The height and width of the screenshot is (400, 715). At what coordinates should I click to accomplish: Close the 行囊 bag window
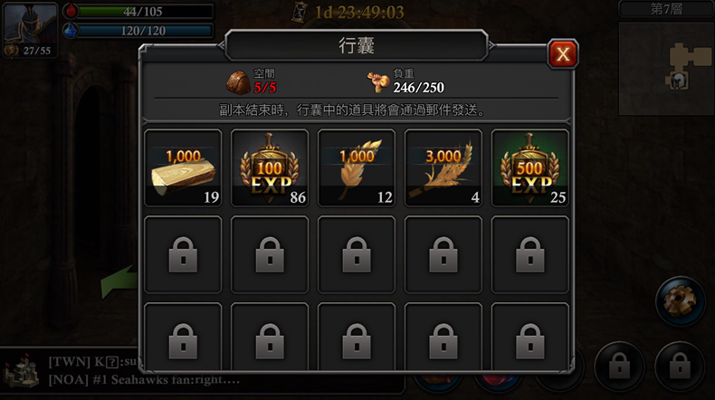[563, 54]
